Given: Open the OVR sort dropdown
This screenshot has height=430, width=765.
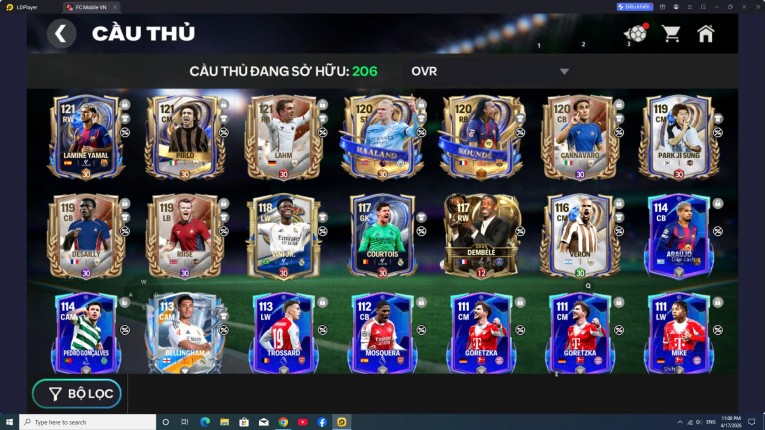Looking at the screenshot, I should tap(490, 71).
